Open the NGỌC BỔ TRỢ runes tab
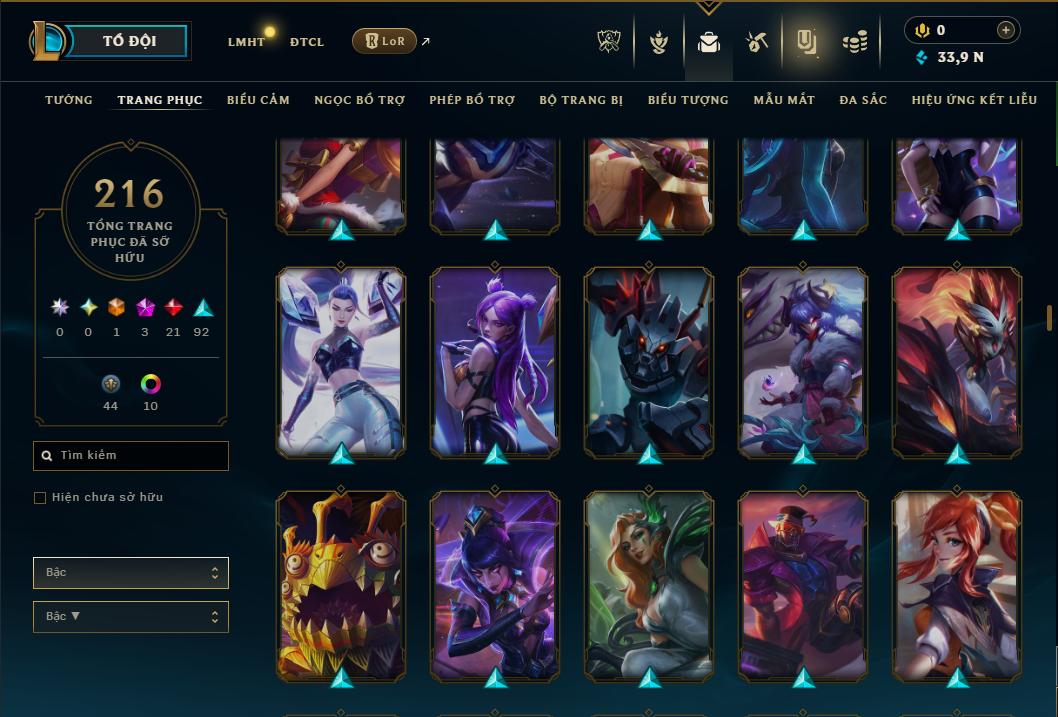This screenshot has height=717, width=1058. 360,100
